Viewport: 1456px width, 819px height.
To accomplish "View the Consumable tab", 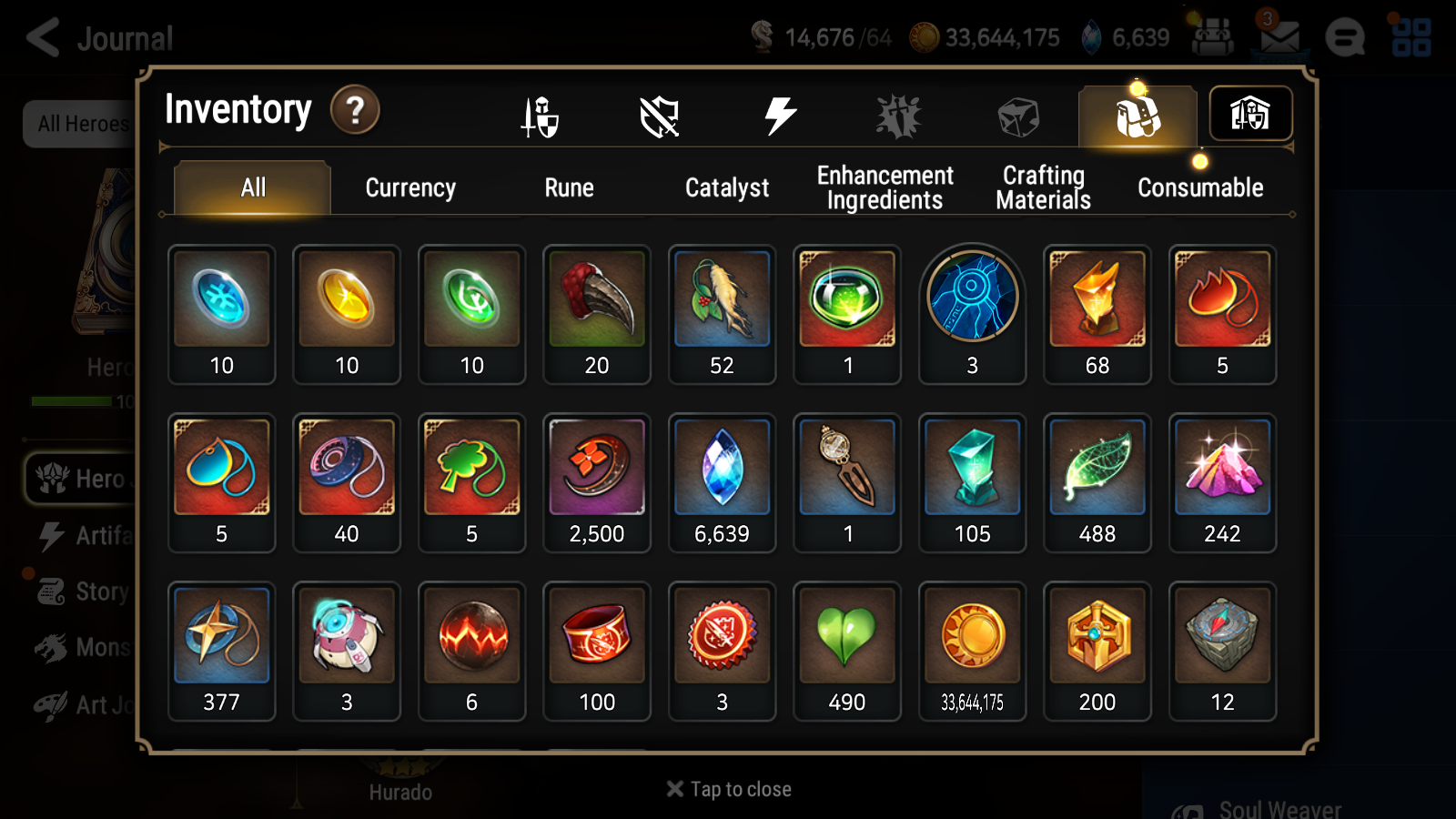I will point(1200,188).
